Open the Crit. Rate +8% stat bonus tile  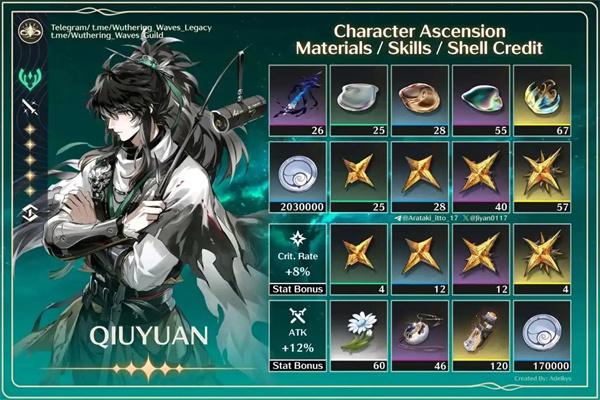pyautogui.click(x=300, y=260)
